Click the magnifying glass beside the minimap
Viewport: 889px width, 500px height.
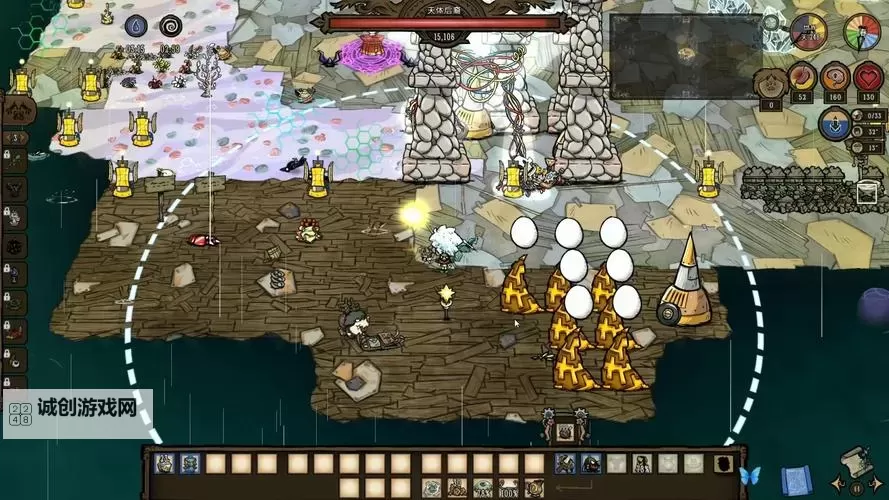(771, 22)
